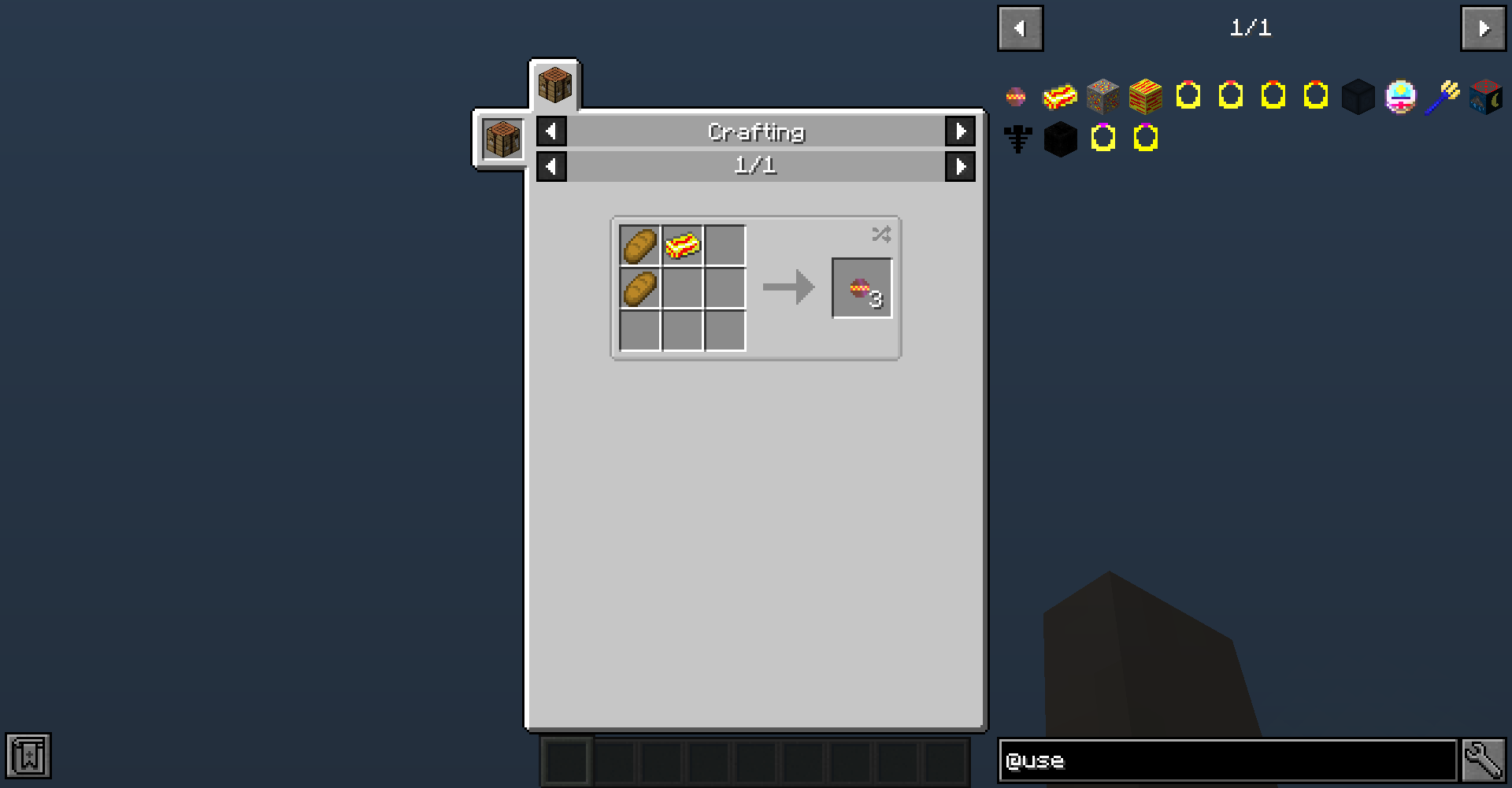Click the bookmark book icon in the bottom-left corner
The image size is (1512, 788).
28,757
